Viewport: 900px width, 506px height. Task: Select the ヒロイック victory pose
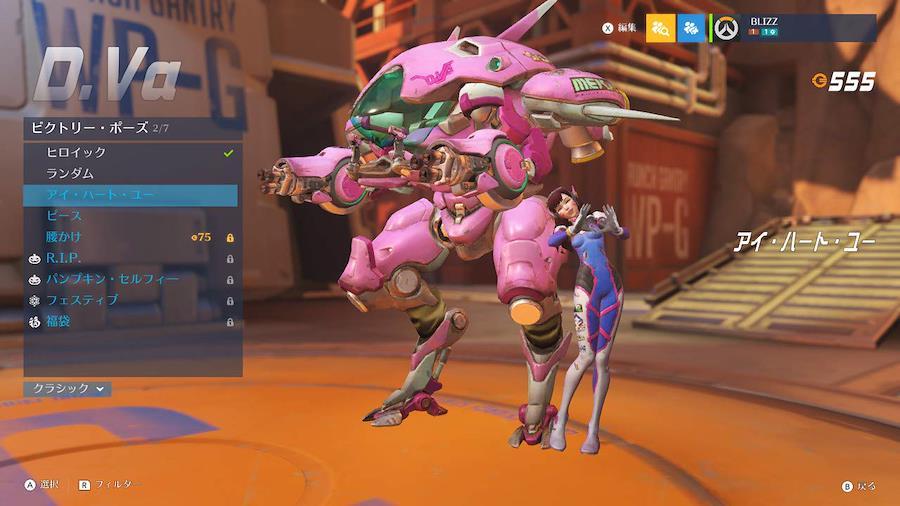[x=130, y=153]
